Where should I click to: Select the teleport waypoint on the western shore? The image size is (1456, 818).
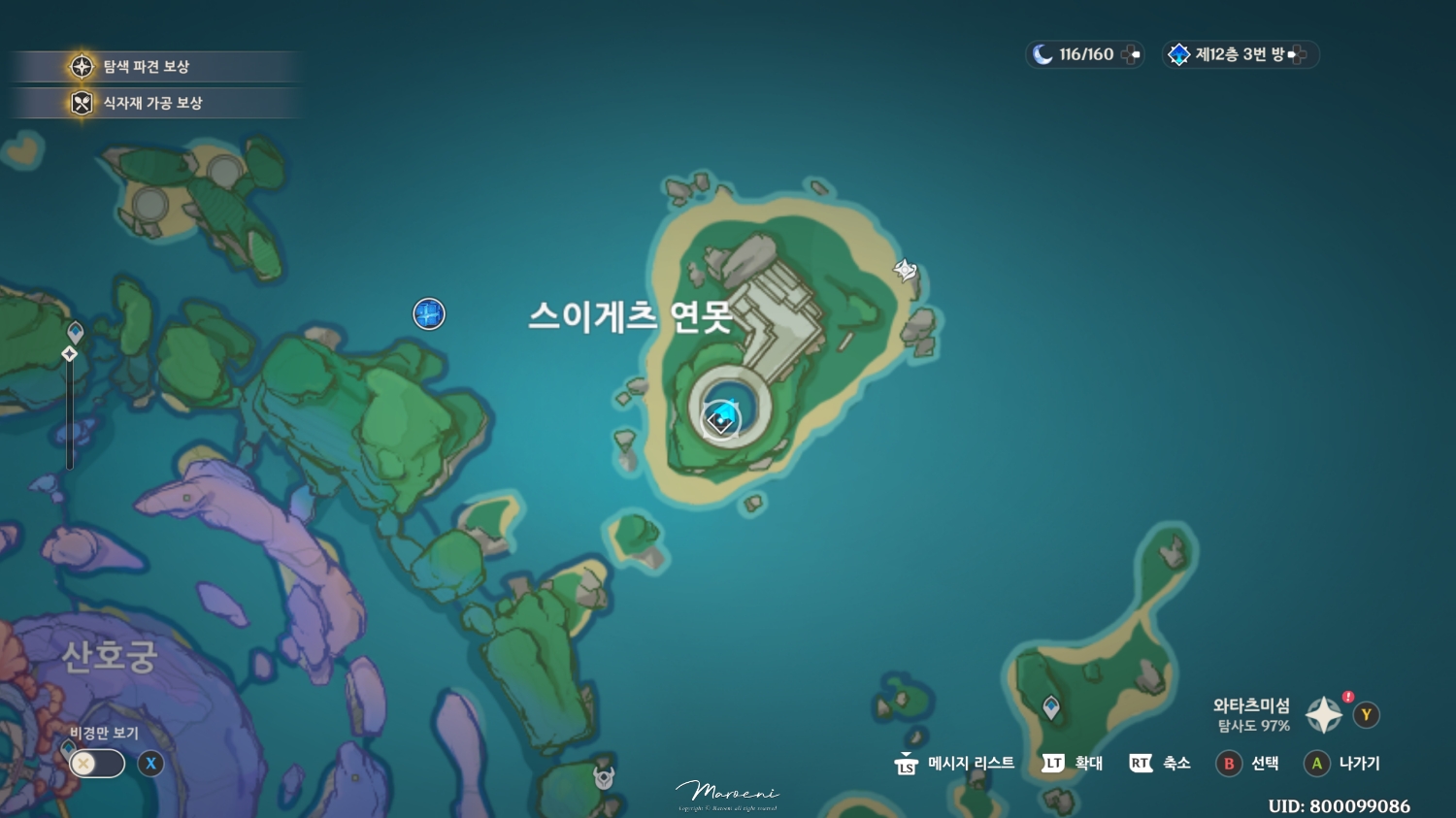(x=73, y=331)
